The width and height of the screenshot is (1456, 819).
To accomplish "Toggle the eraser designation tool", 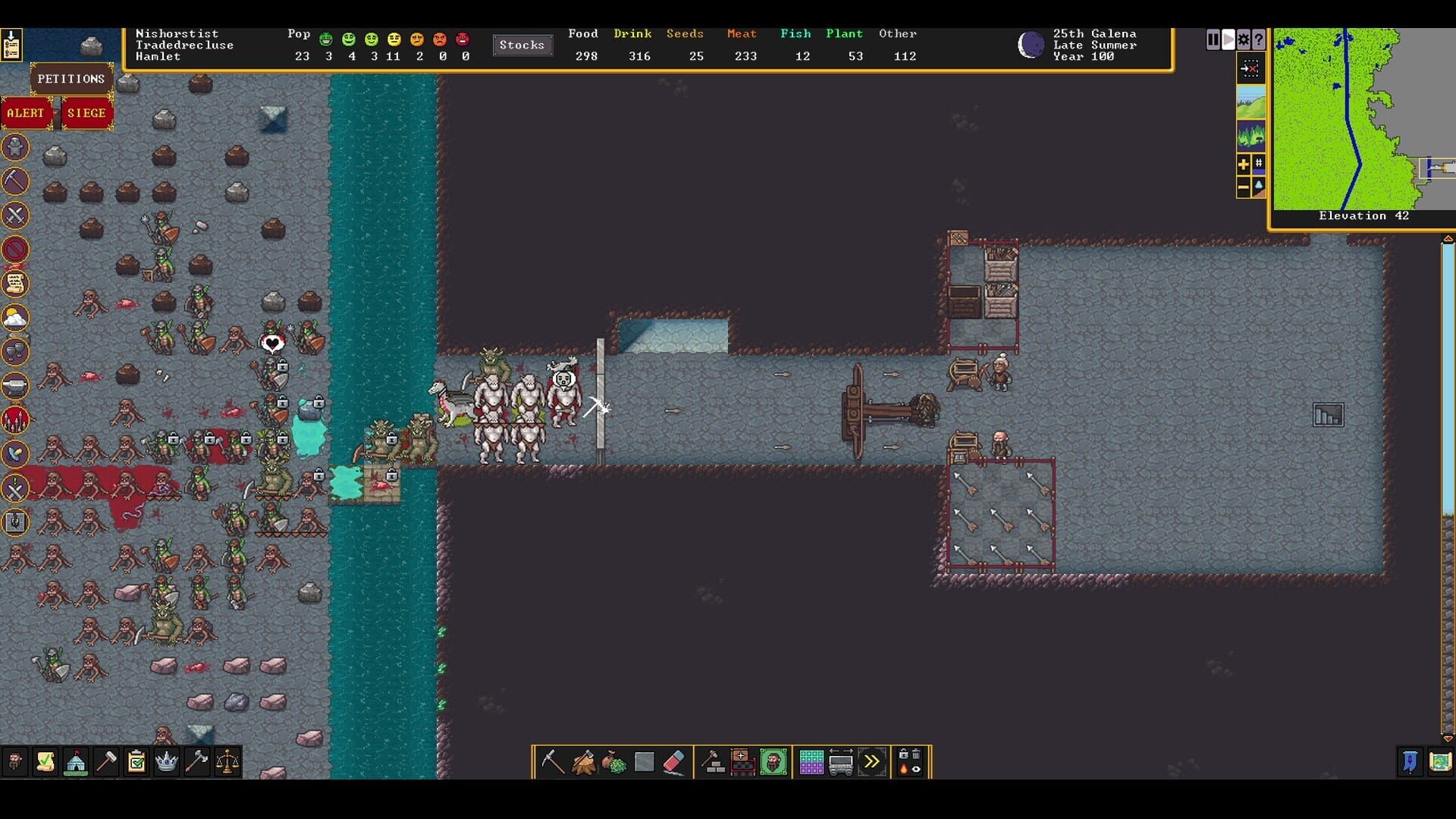I will click(674, 763).
